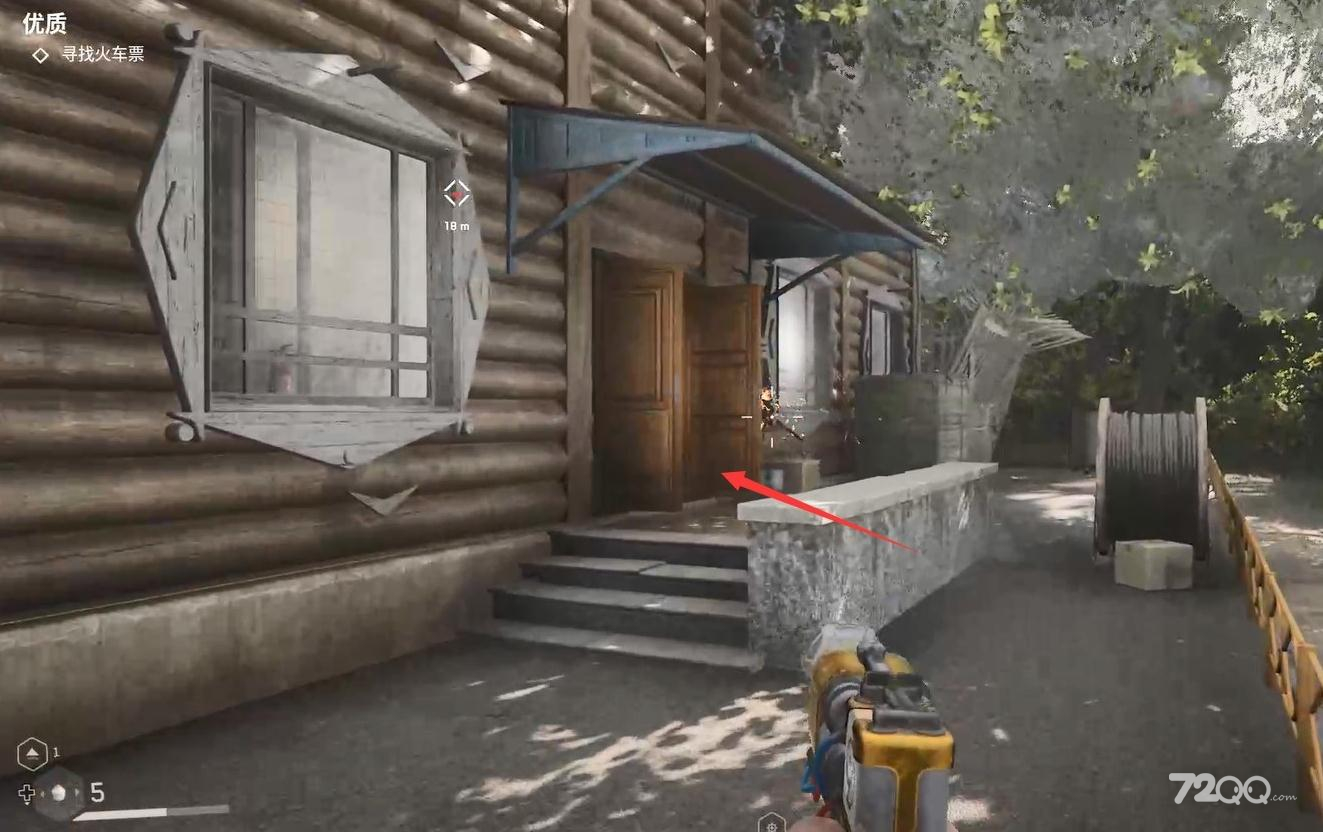This screenshot has width=1323, height=832.
Task: Select the red waypoint marker showing 18 m
Action: click(456, 193)
